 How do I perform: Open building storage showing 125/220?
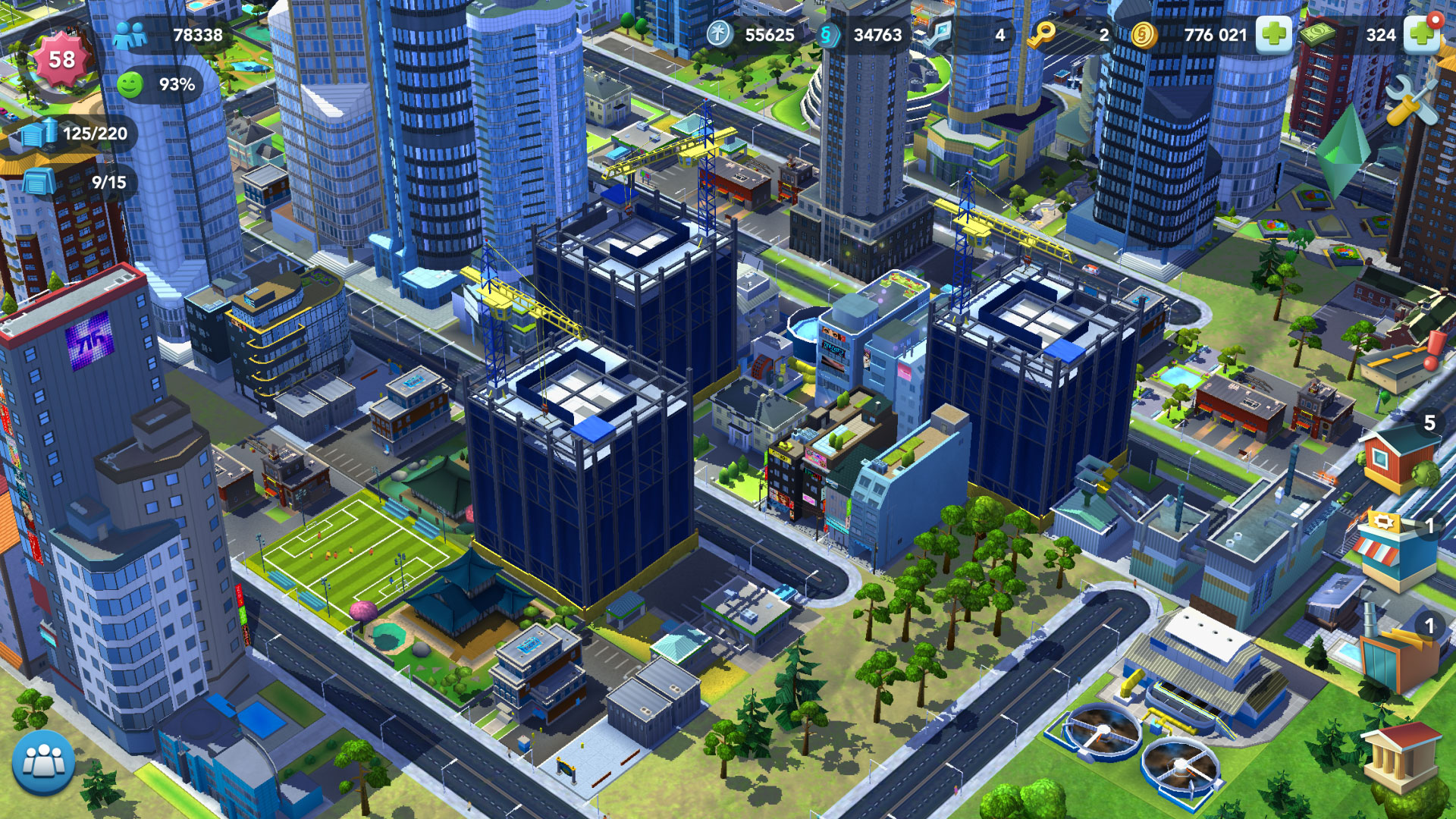point(34,133)
